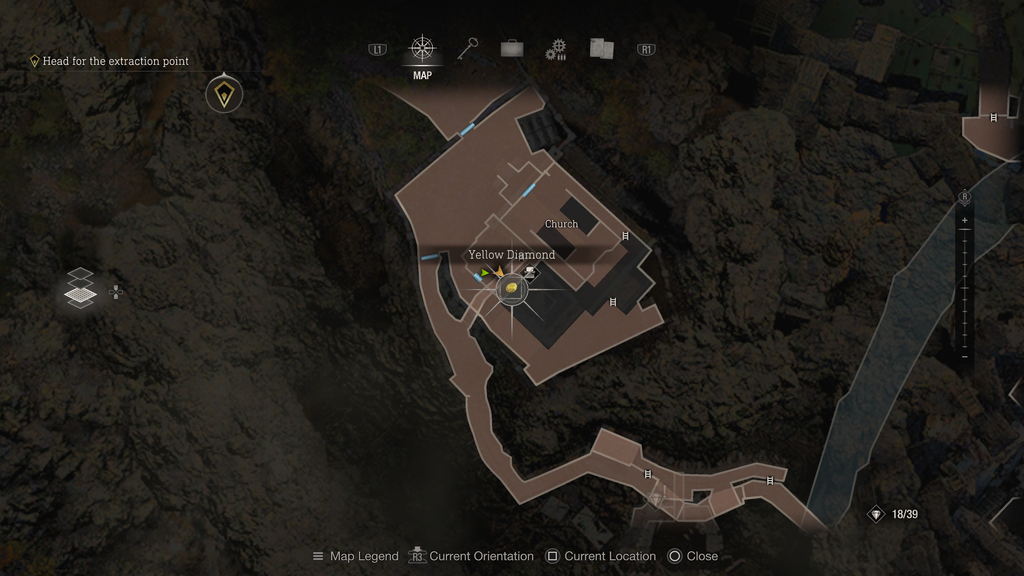Close the map screen
Image resolution: width=1024 pixels, height=576 pixels.
[692, 556]
